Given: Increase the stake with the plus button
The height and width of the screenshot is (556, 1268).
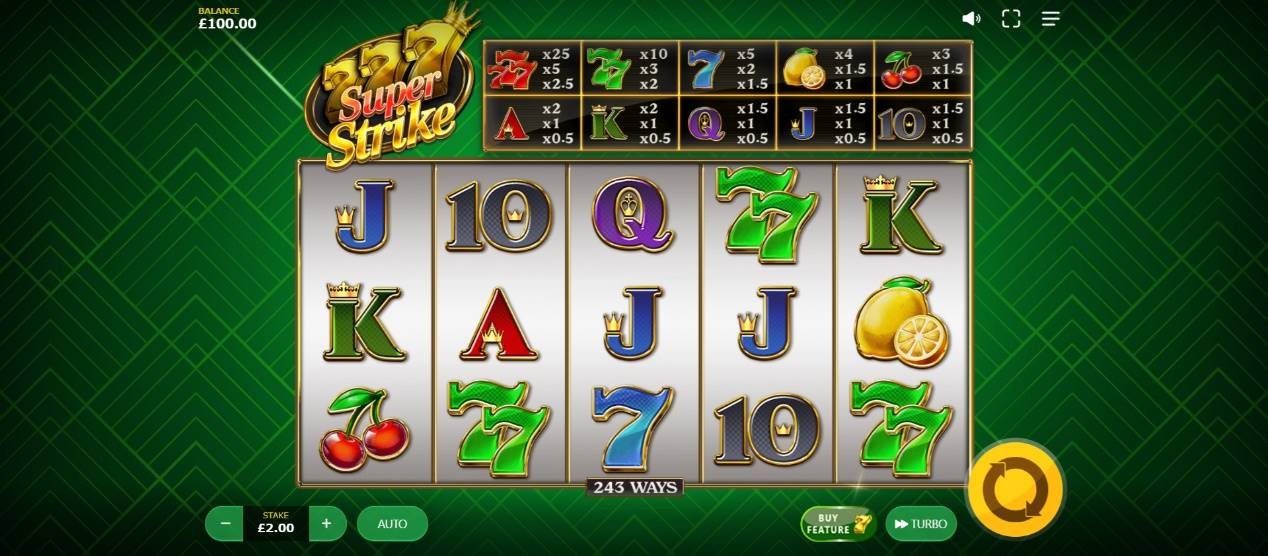Looking at the screenshot, I should [x=327, y=523].
